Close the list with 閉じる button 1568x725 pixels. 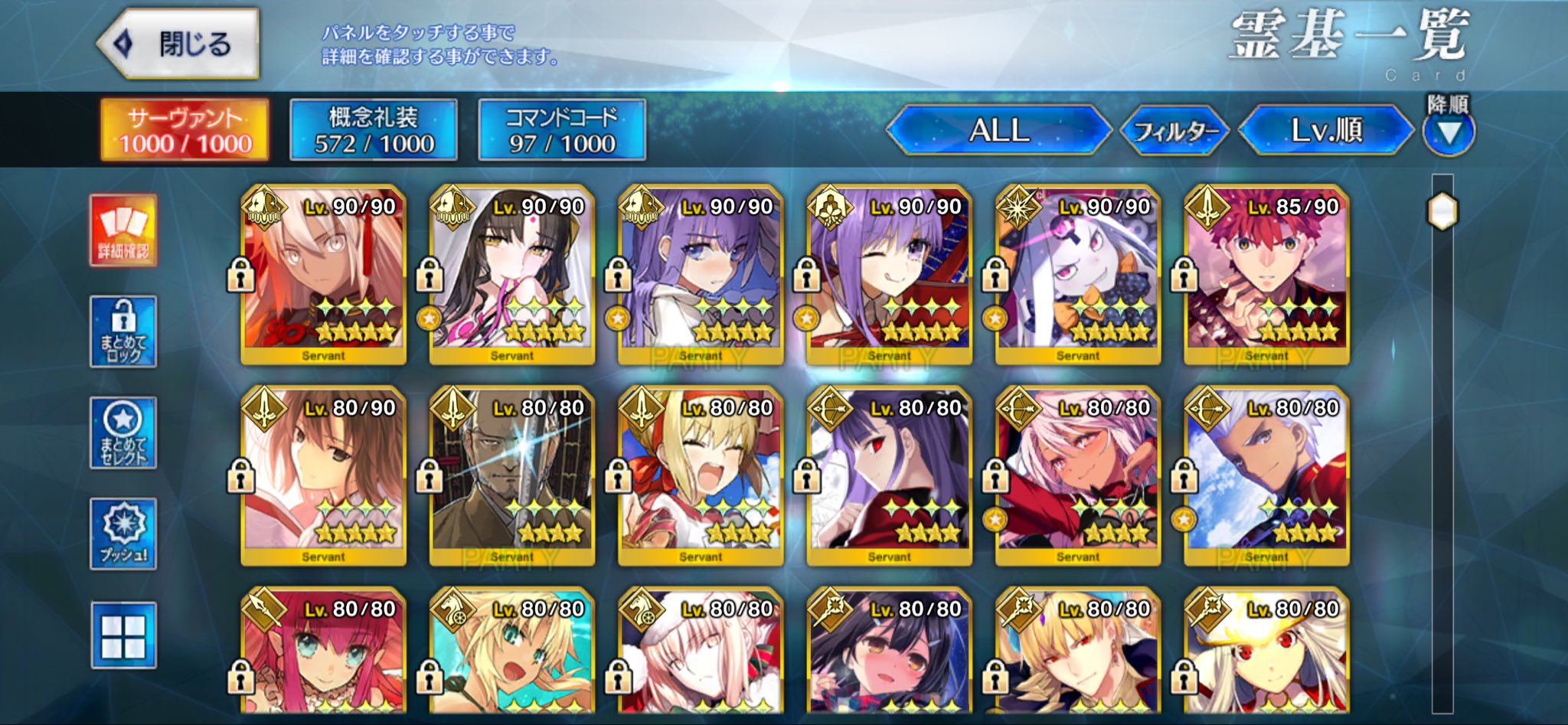coord(179,44)
